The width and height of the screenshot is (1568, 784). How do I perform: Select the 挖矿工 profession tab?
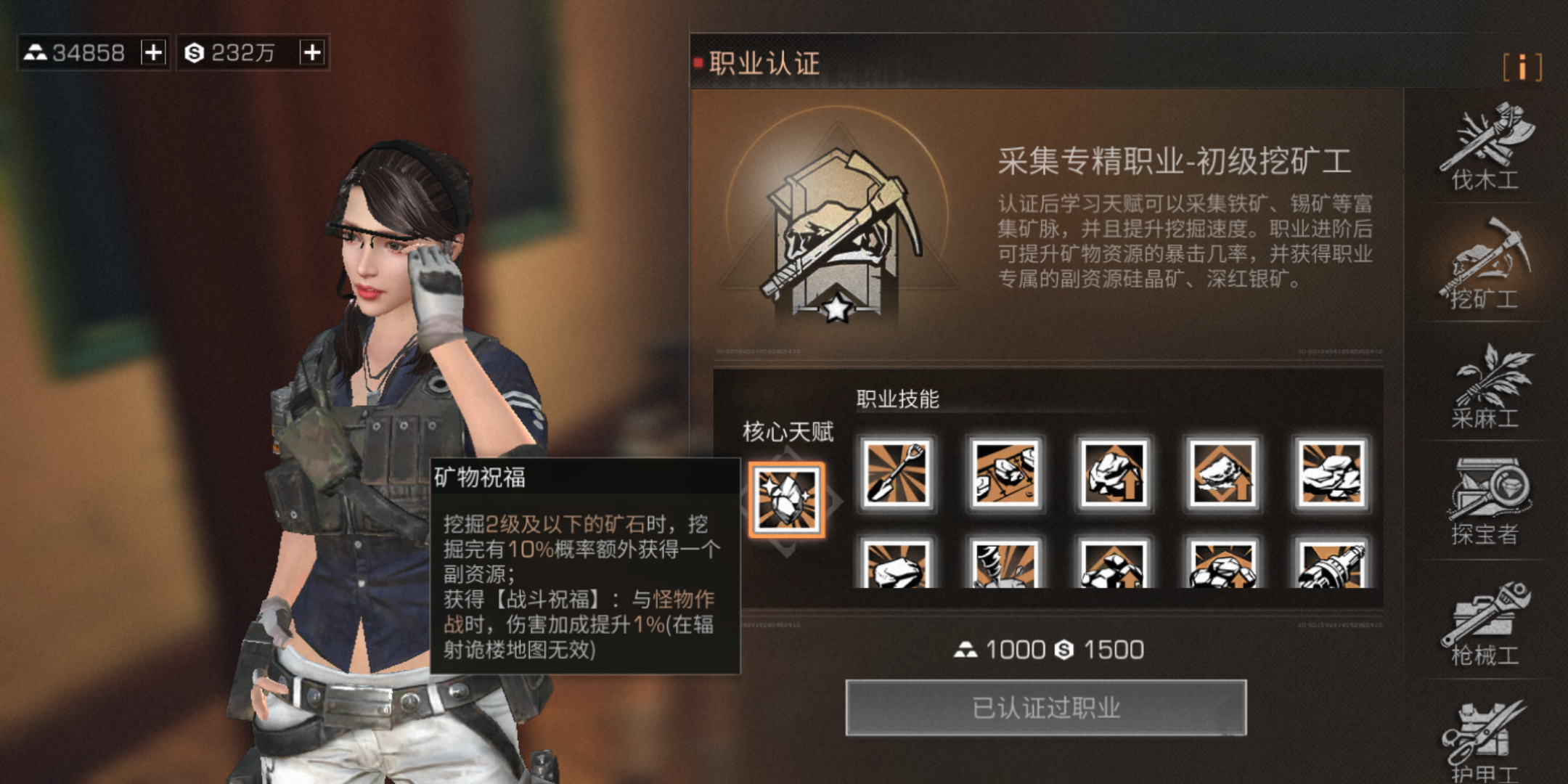[1485, 265]
